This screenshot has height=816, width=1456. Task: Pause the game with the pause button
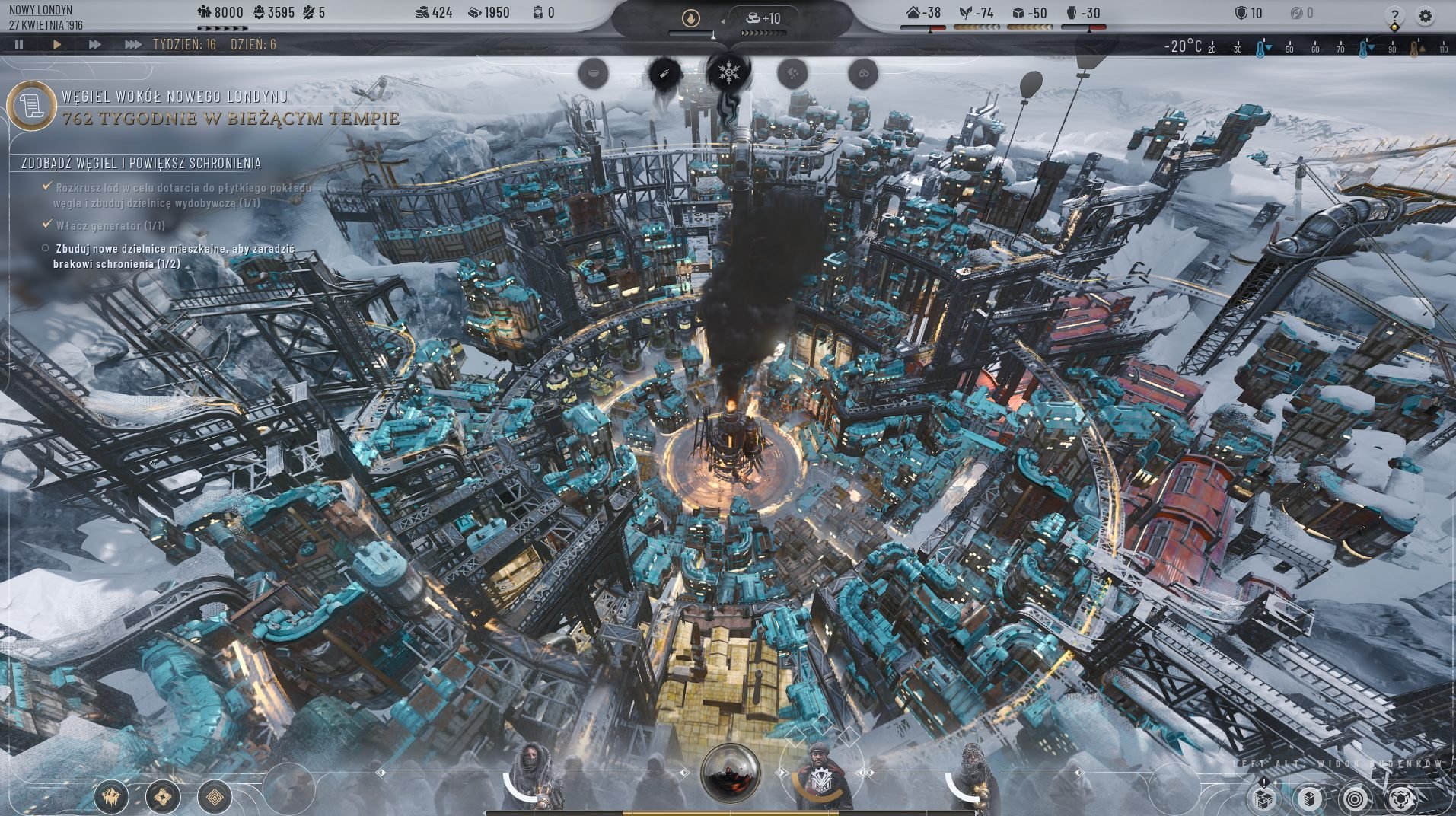pos(18,44)
